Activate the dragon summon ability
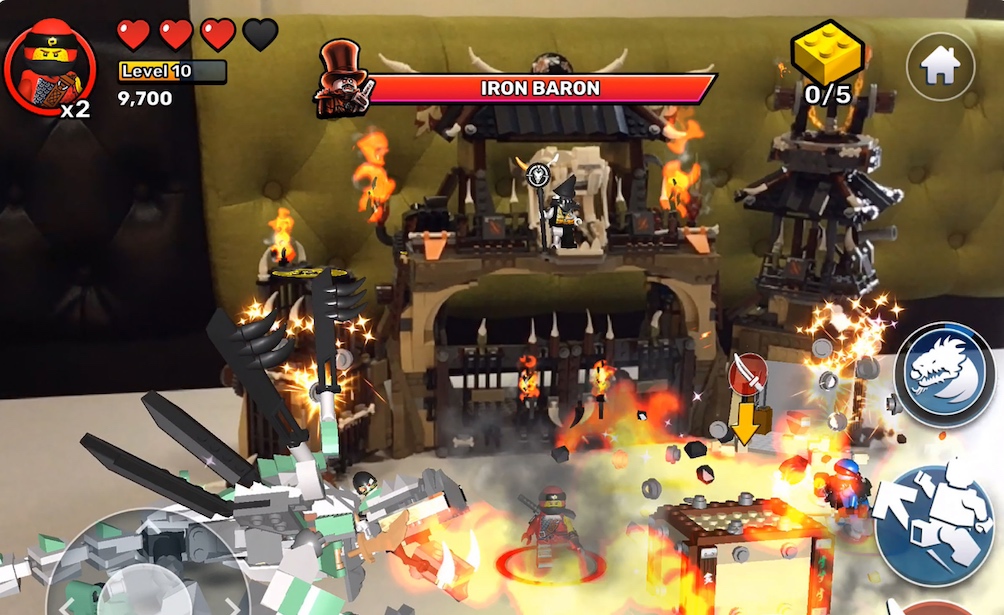The height and width of the screenshot is (615, 1004). point(944,374)
